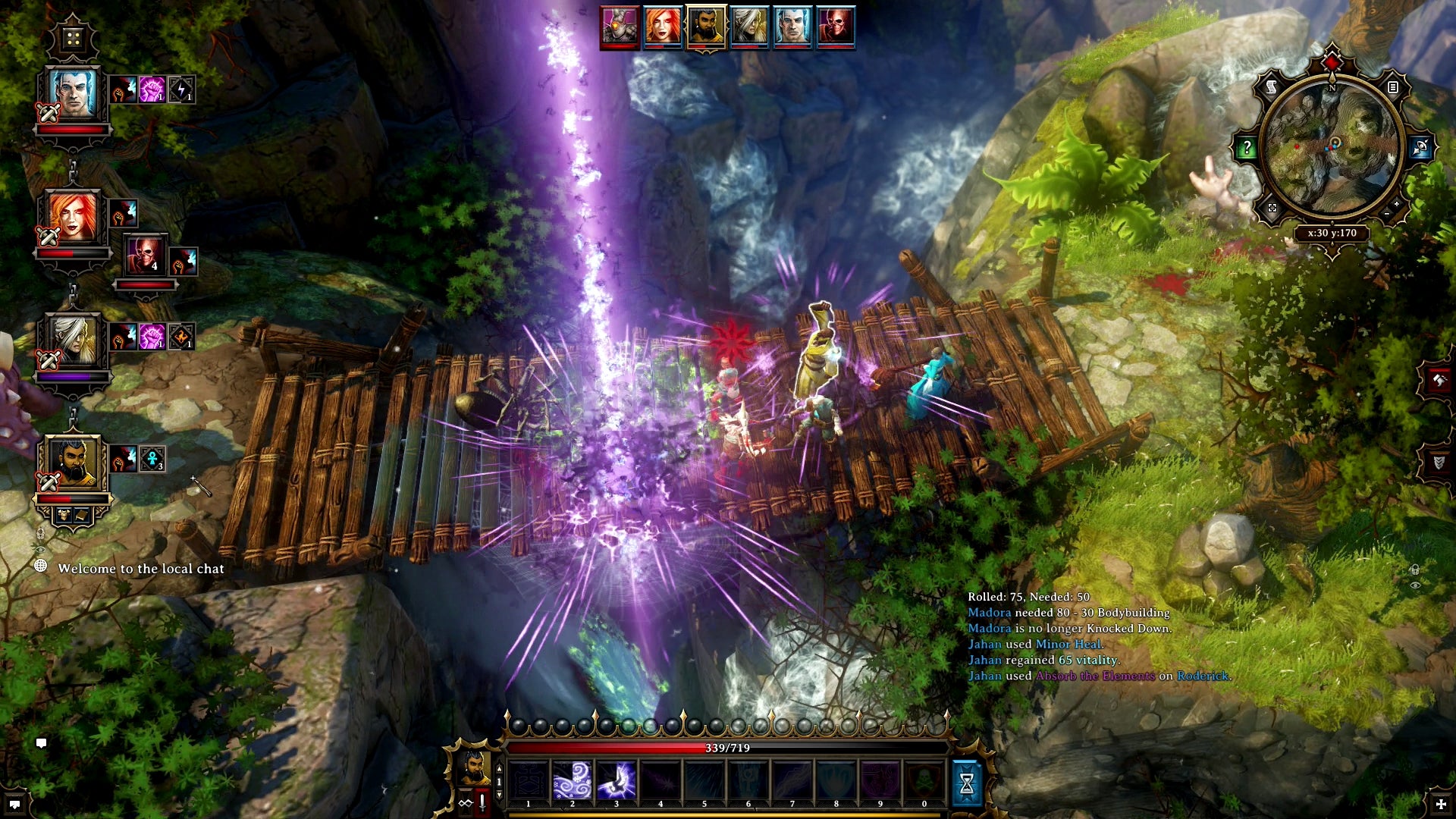Click the blue compass-eye icon right of minimap
This screenshot has width=1456, height=819.
pos(1420,146)
